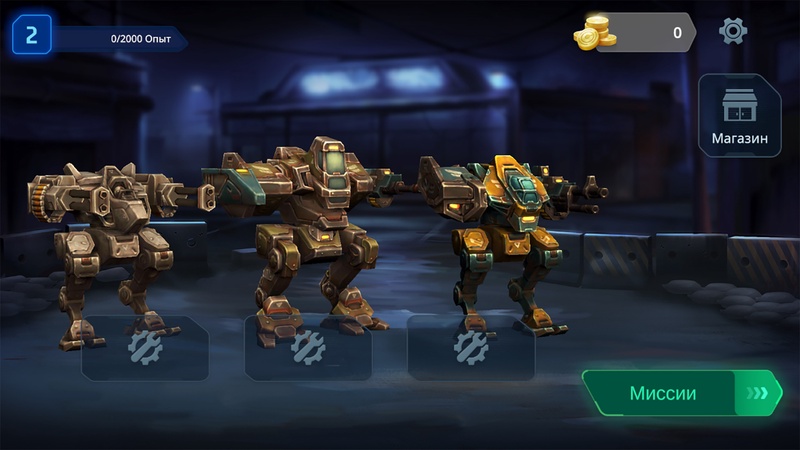
Task: Select the gold coins currency icon
Action: coord(594,33)
